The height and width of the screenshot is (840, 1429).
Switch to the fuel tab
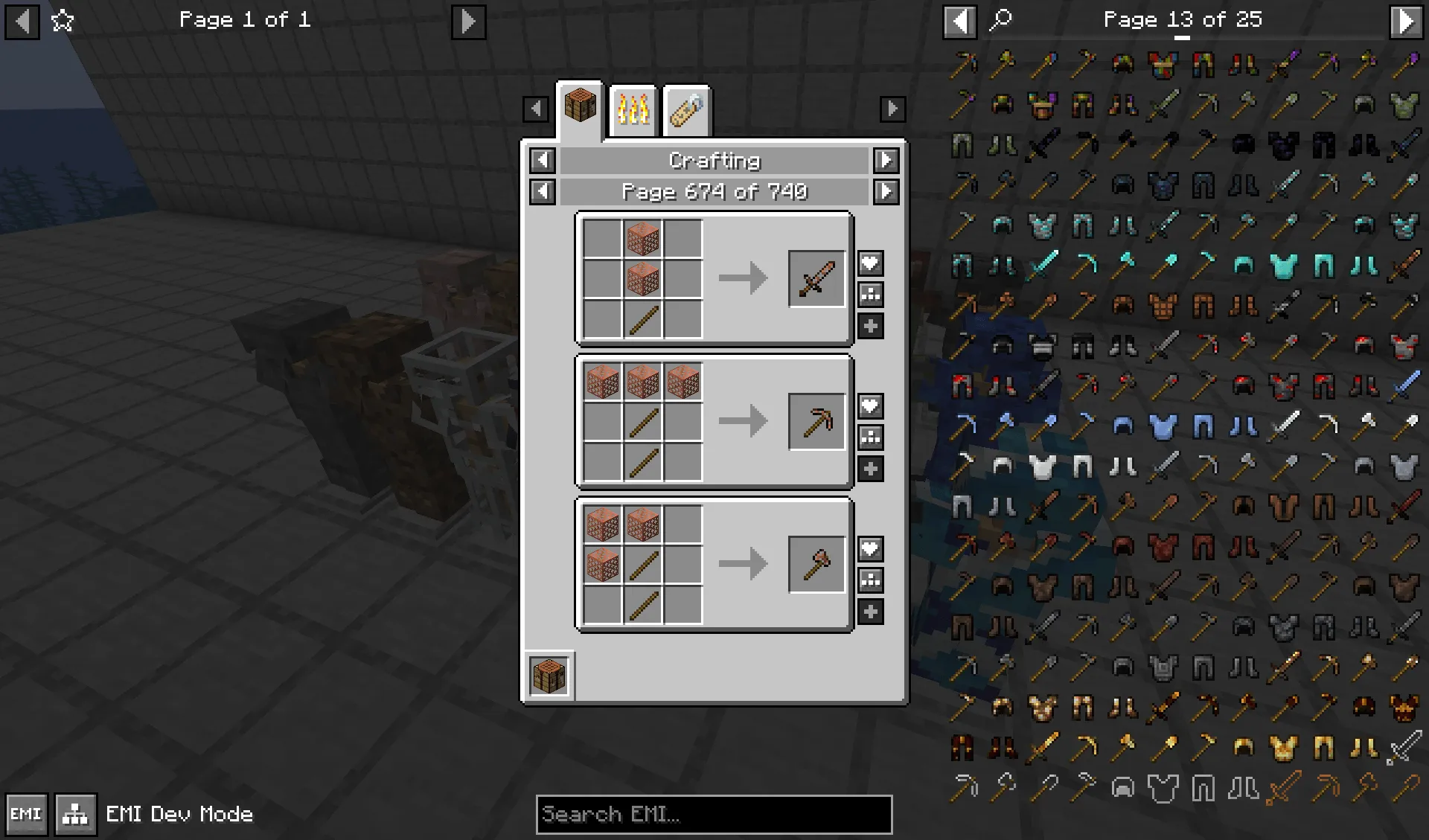pyautogui.click(x=686, y=109)
